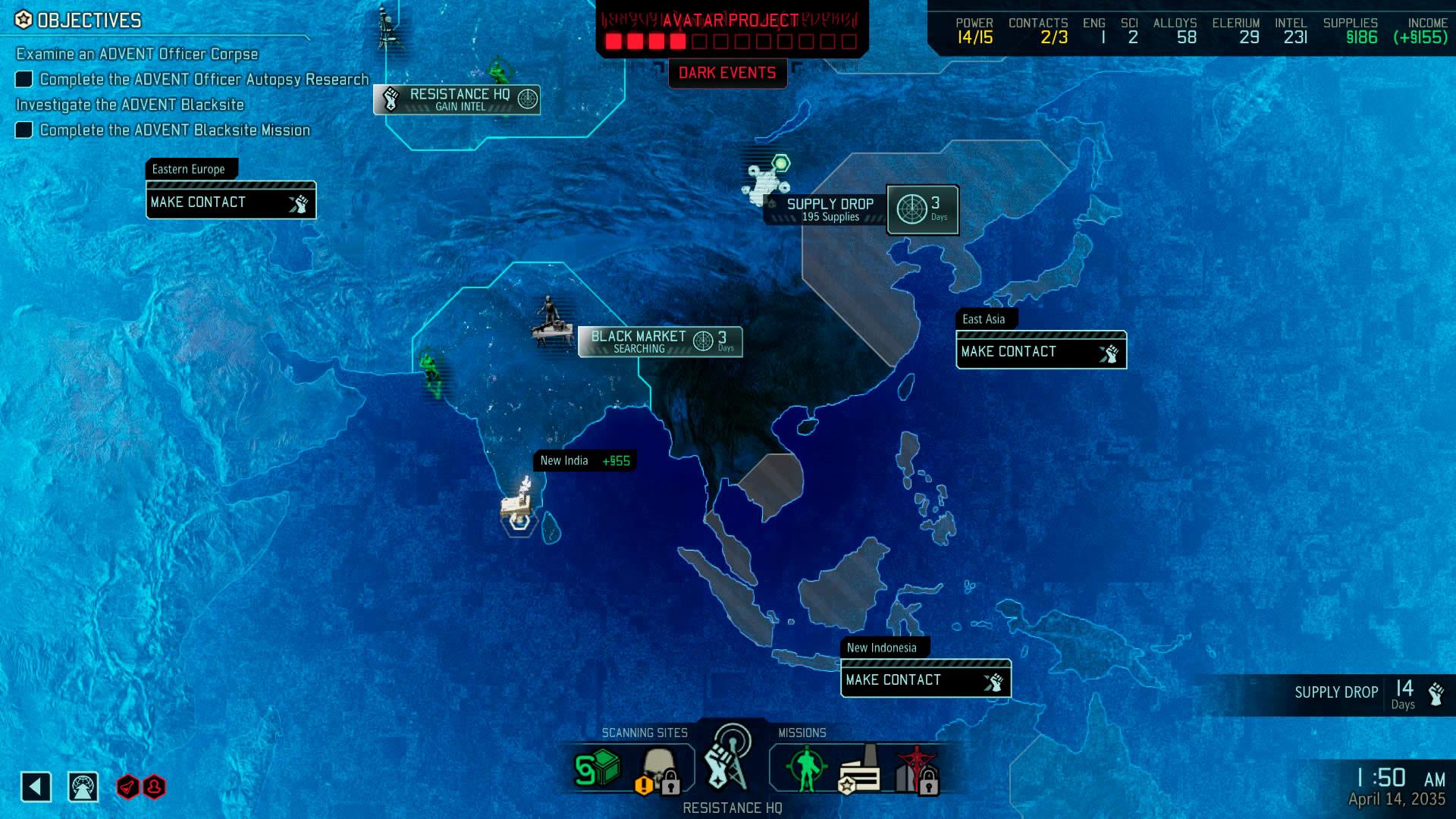The width and height of the screenshot is (1456, 819).
Task: Open the Supply Drop 14 days panel
Action: 1365,694
